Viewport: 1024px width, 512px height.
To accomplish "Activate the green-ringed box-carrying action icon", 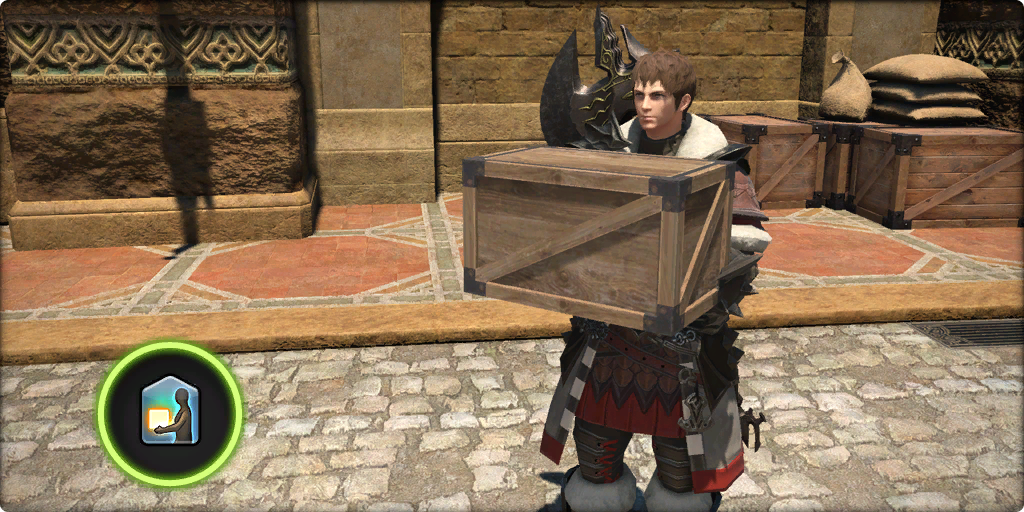I will 169,411.
